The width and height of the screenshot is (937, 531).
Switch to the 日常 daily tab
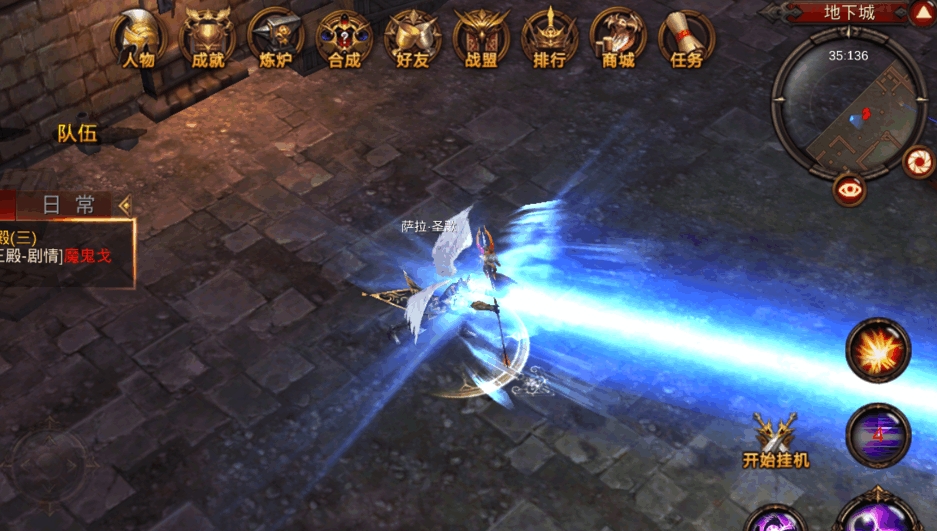coord(68,205)
